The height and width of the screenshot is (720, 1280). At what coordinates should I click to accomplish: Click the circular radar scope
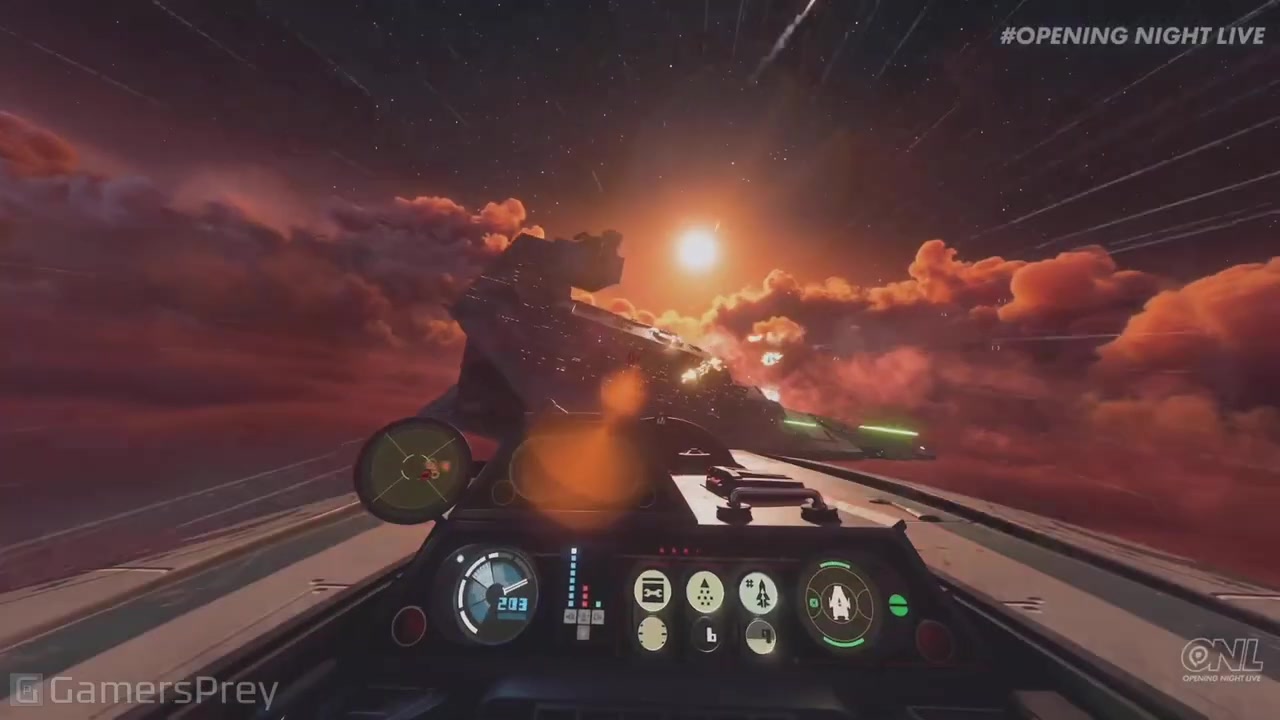pos(413,469)
